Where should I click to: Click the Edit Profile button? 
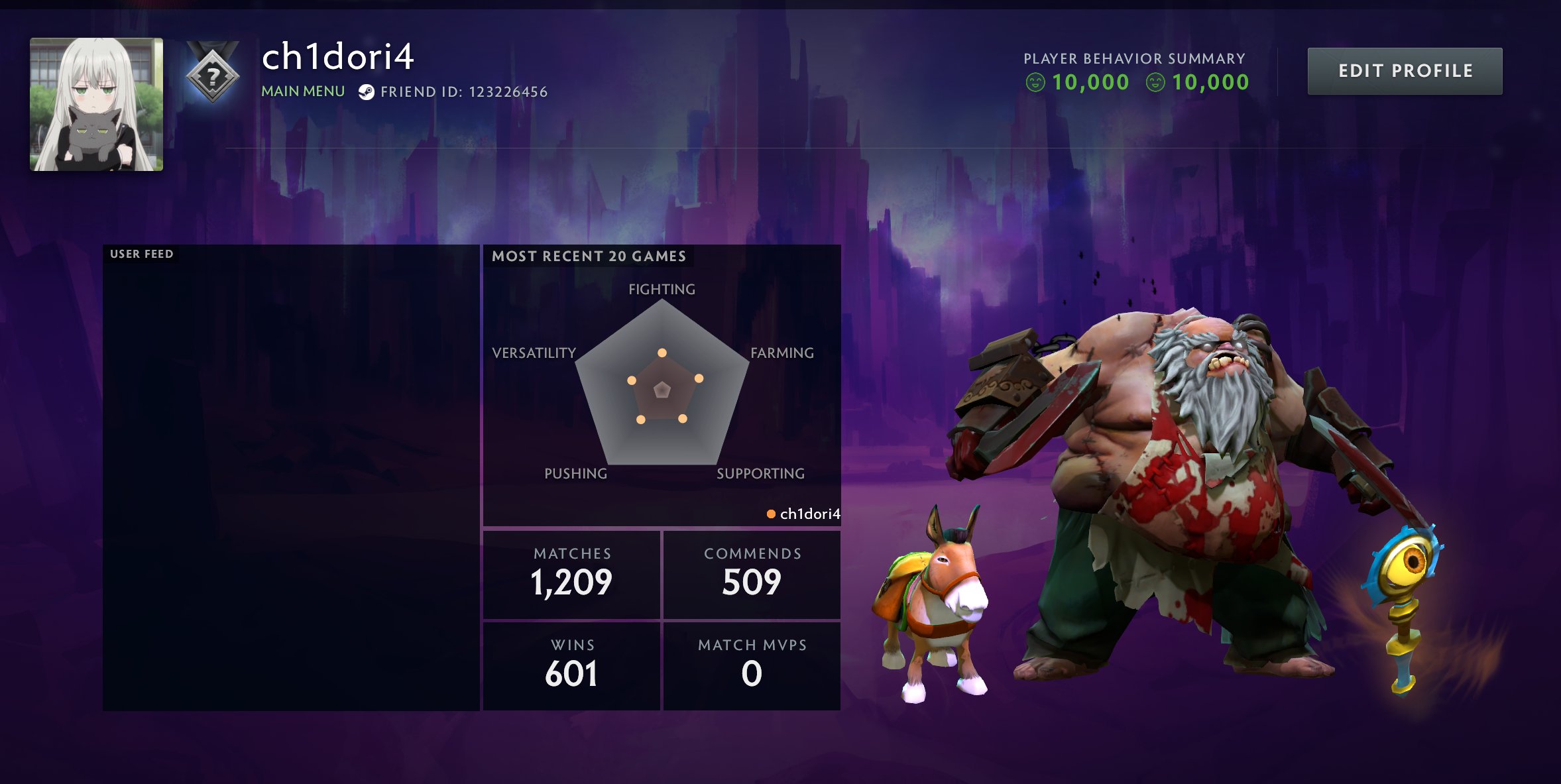point(1405,71)
